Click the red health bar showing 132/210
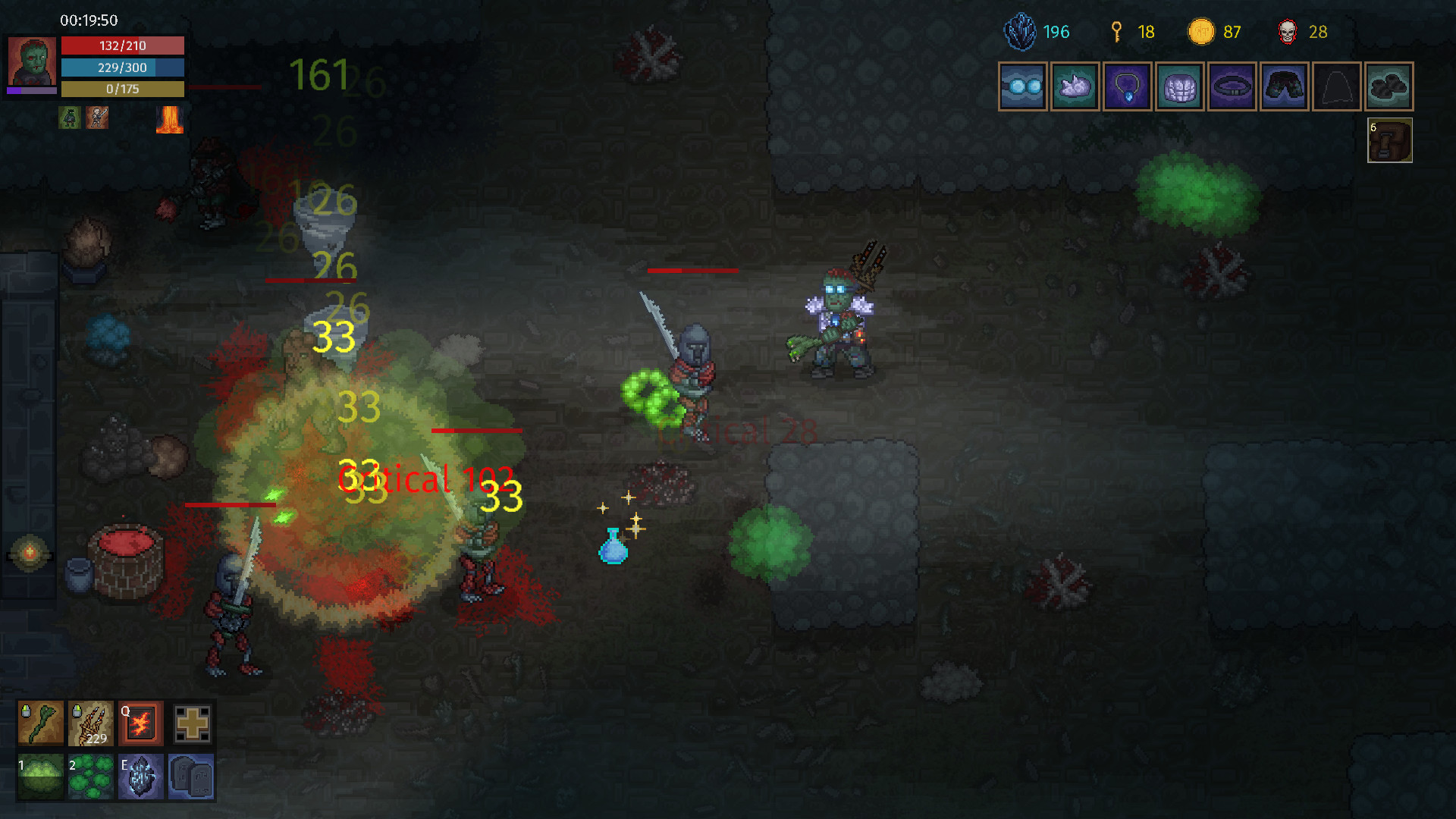1456x819 pixels. pos(123,45)
